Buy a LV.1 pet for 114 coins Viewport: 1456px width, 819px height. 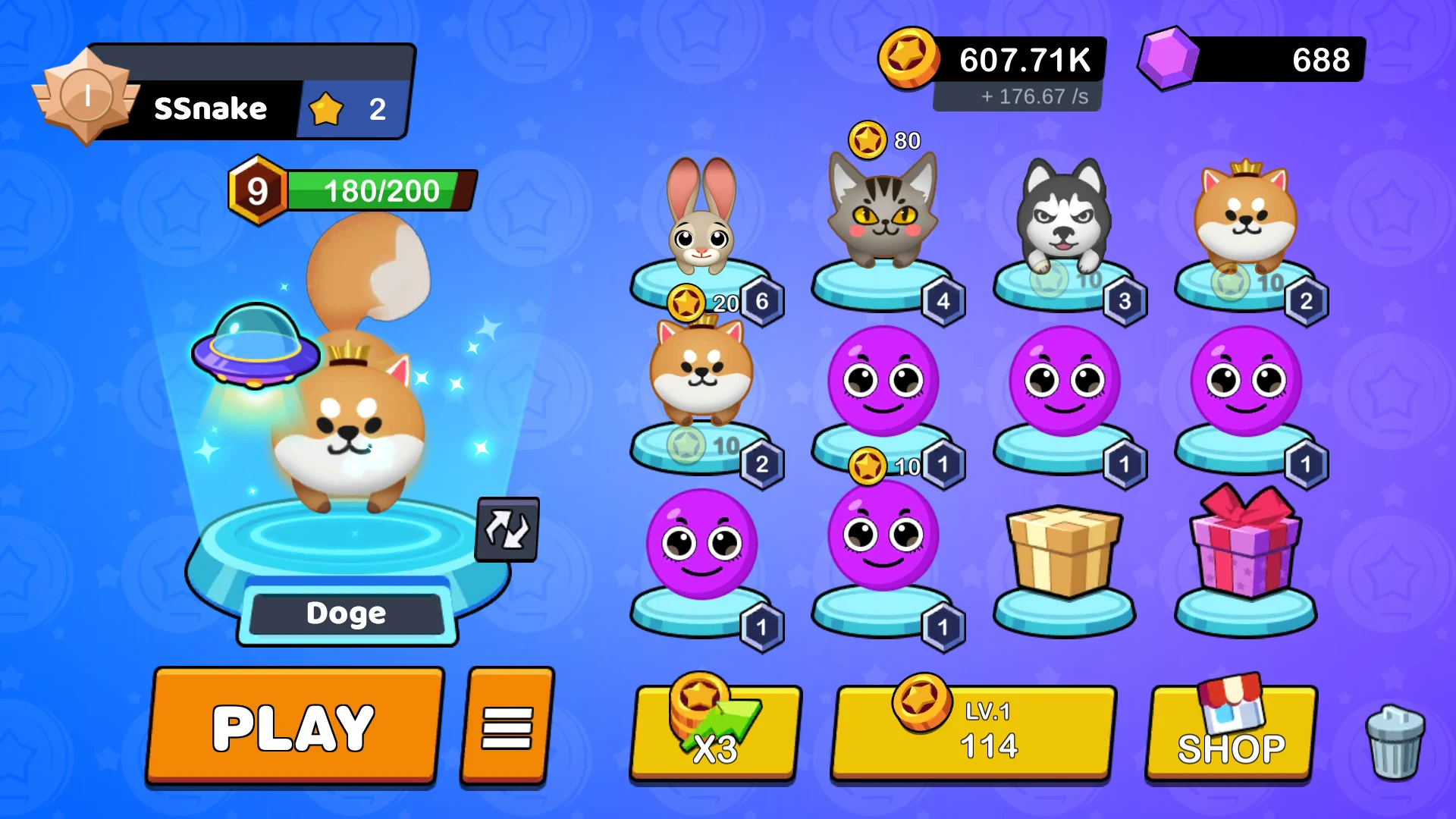tap(974, 732)
